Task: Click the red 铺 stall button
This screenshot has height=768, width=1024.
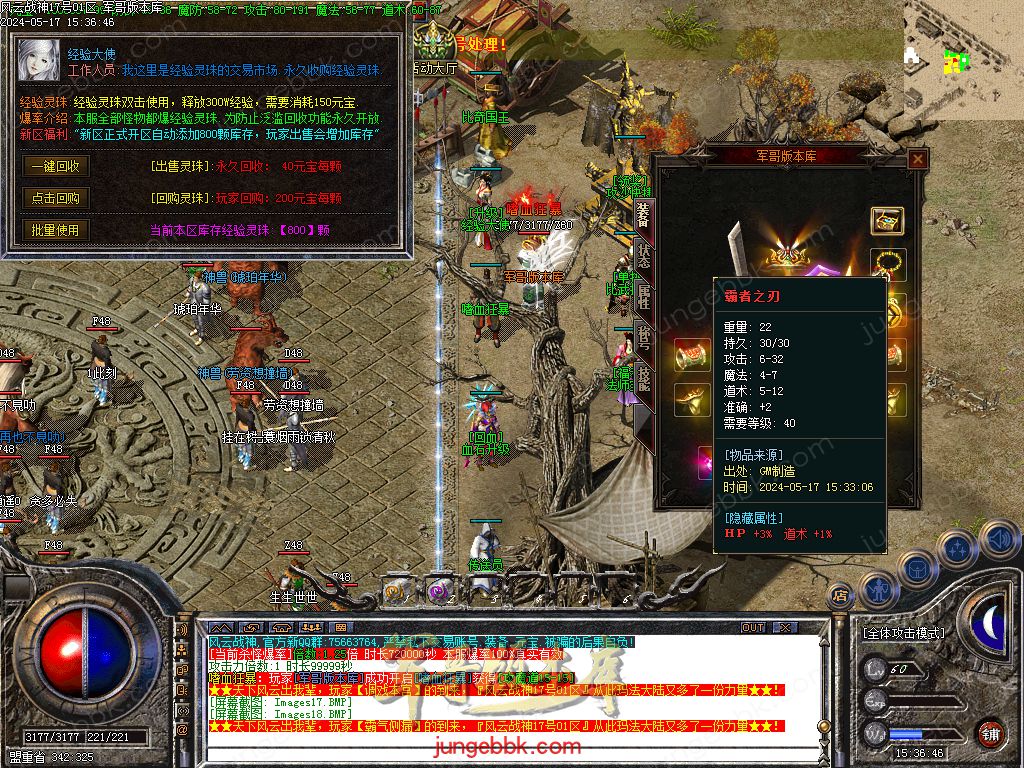Action: coord(989,733)
